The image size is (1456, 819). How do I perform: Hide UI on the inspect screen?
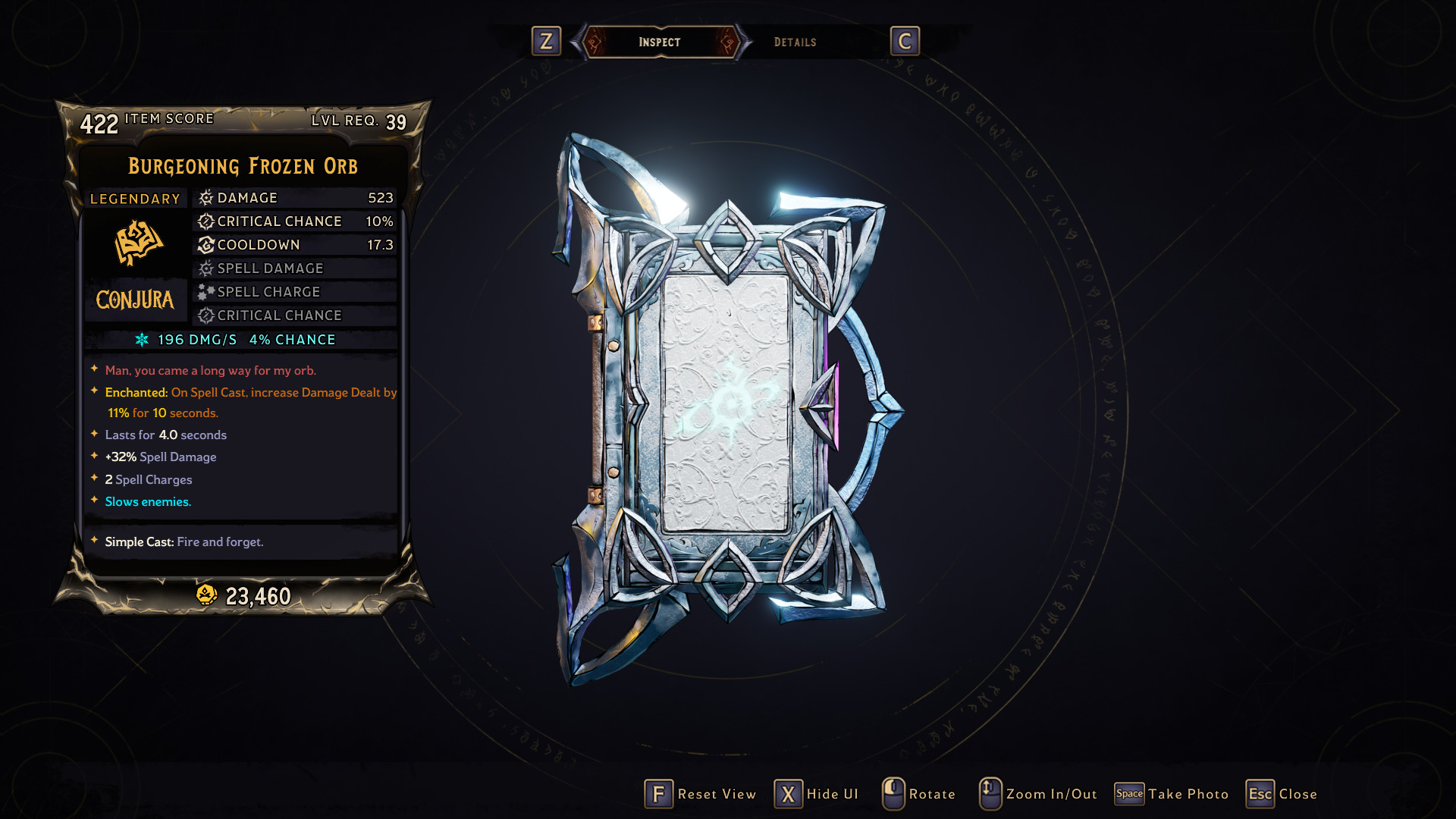pos(817,794)
